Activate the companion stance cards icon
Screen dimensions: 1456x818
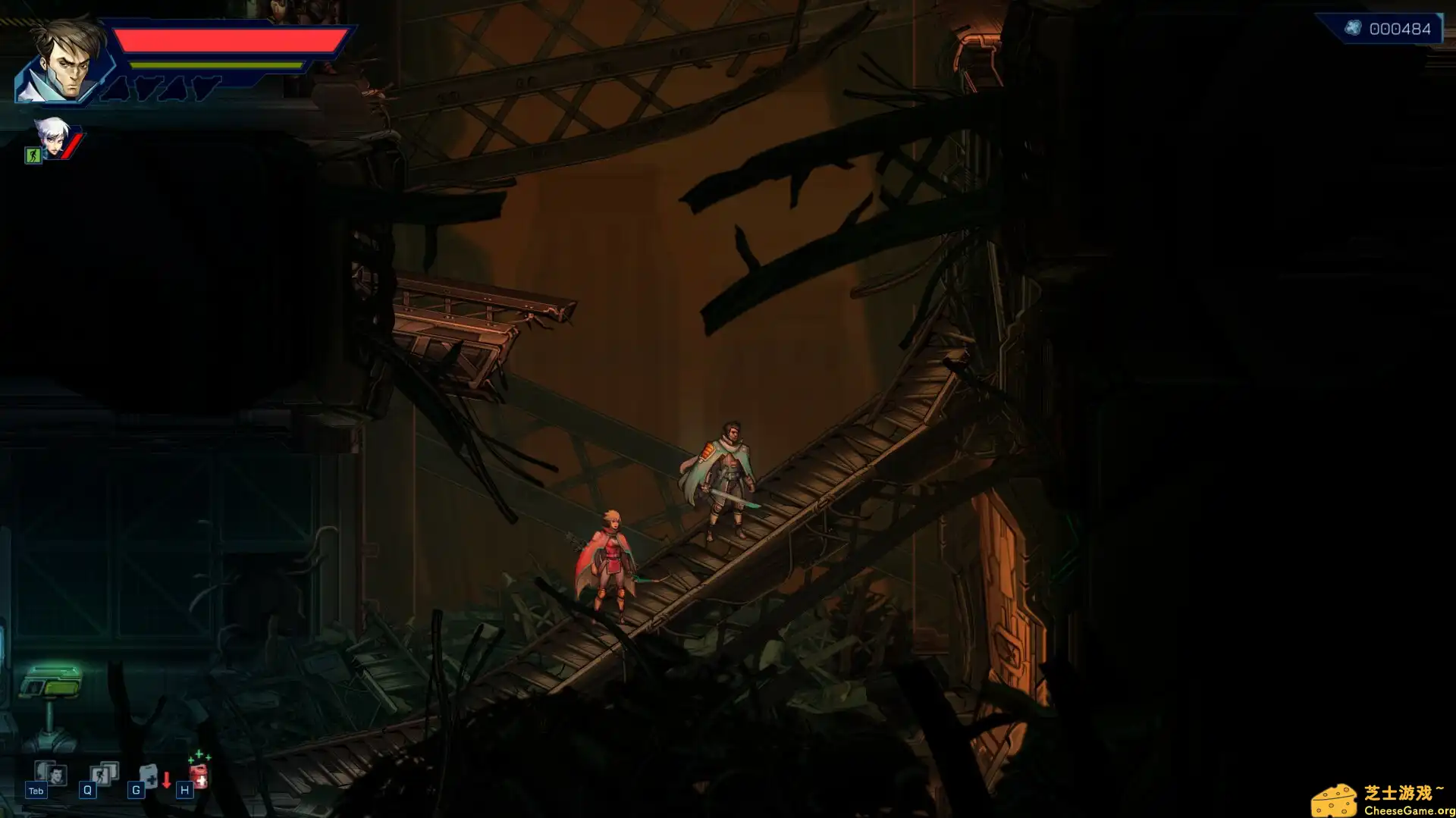103,773
